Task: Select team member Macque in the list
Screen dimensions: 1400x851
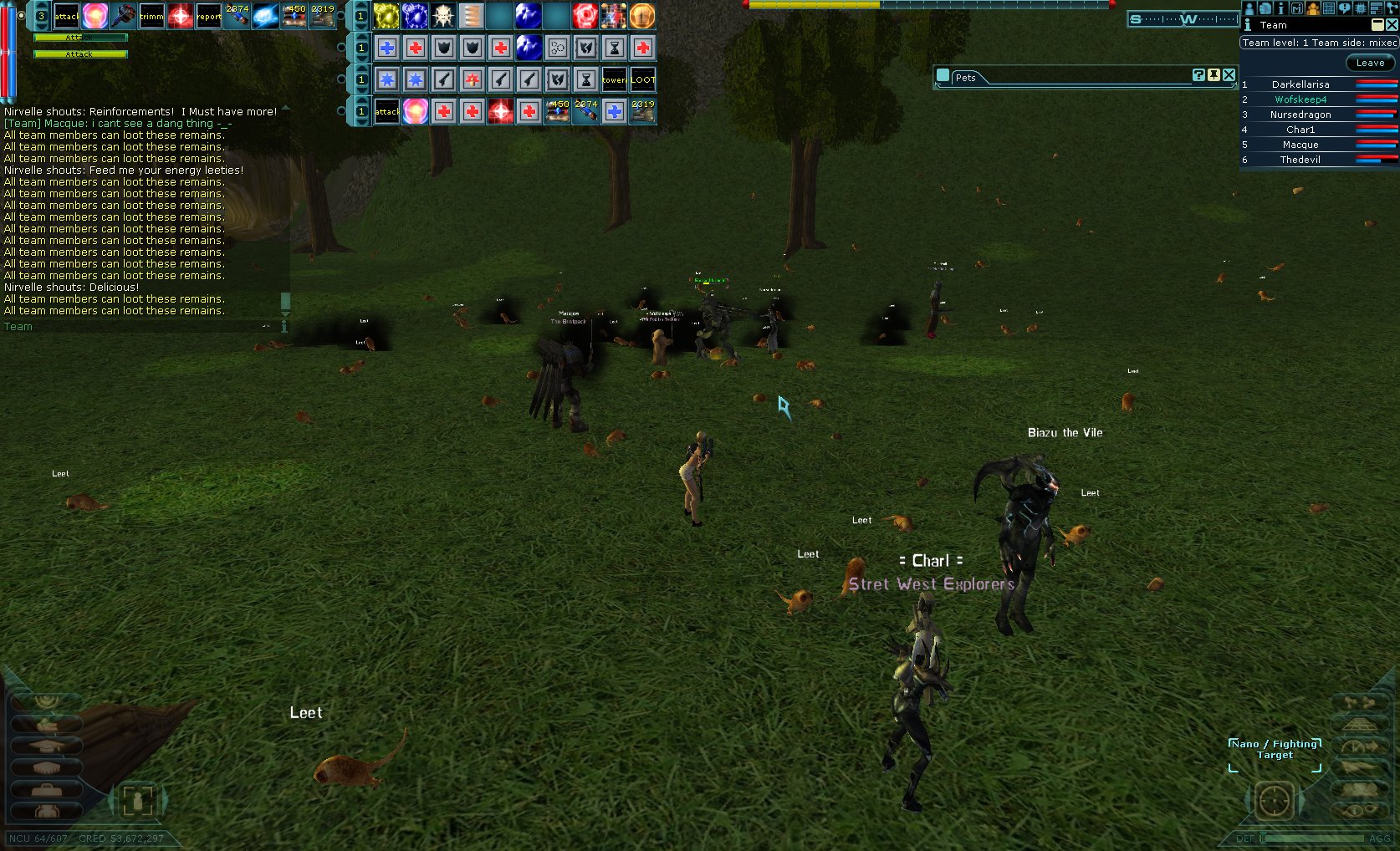Action: point(1300,145)
